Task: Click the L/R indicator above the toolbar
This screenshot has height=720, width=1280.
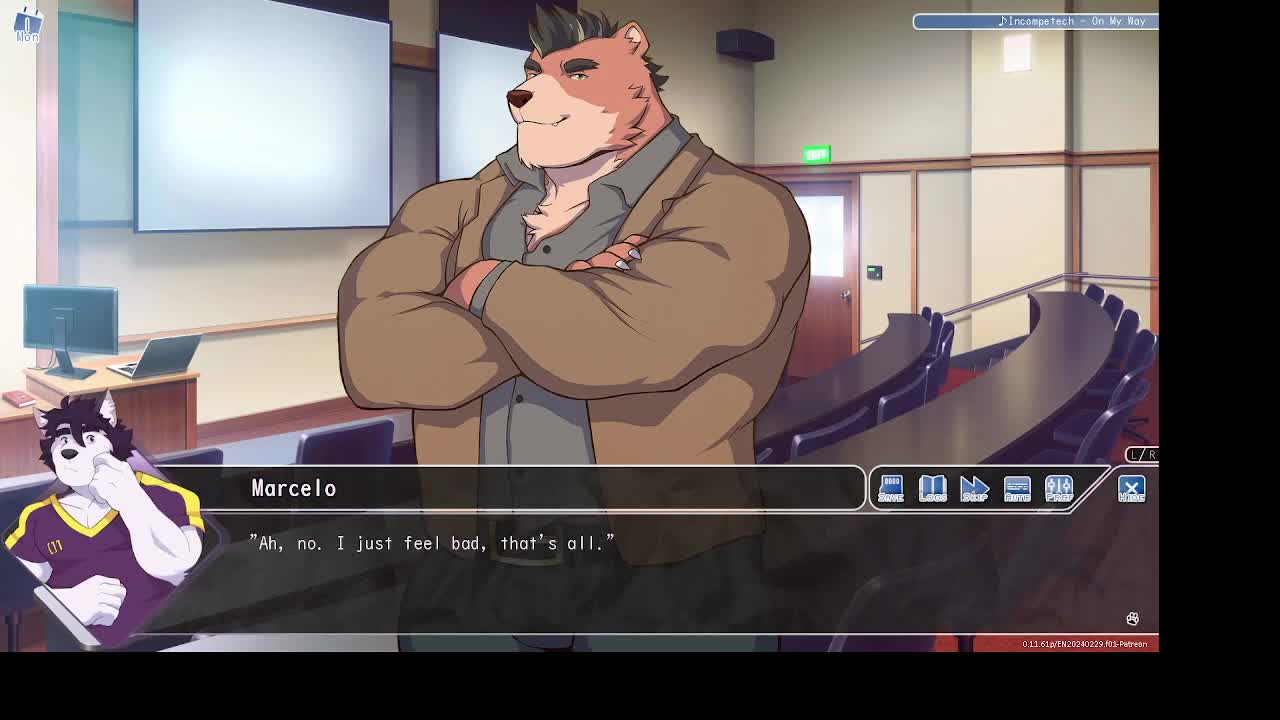Action: pyautogui.click(x=1141, y=455)
